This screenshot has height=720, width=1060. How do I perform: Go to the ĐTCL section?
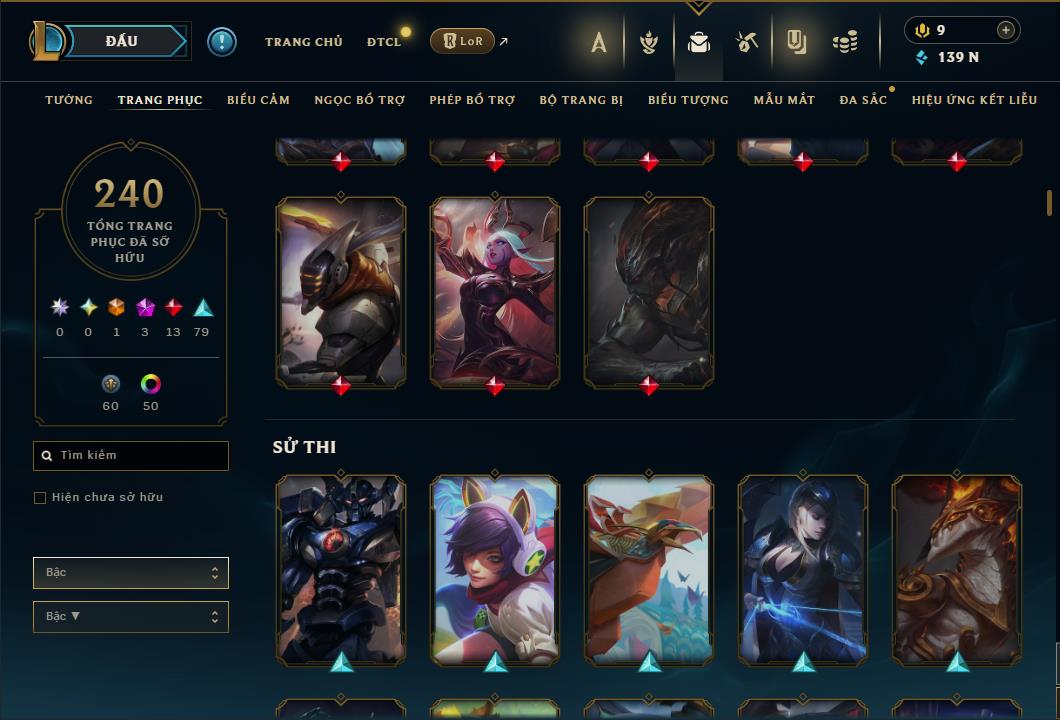coord(384,42)
